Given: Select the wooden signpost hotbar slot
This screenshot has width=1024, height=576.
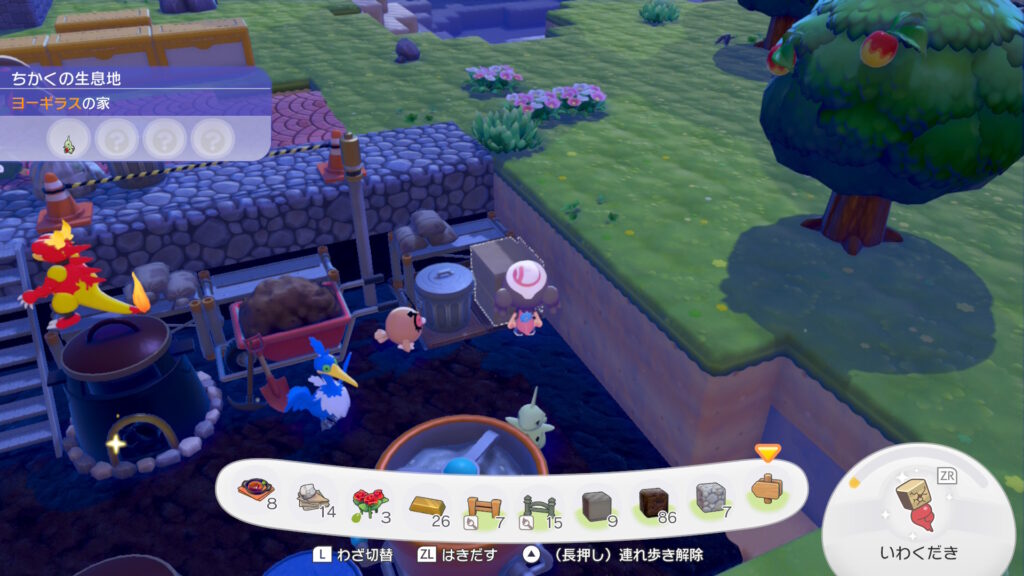Looking at the screenshot, I should click(767, 491).
